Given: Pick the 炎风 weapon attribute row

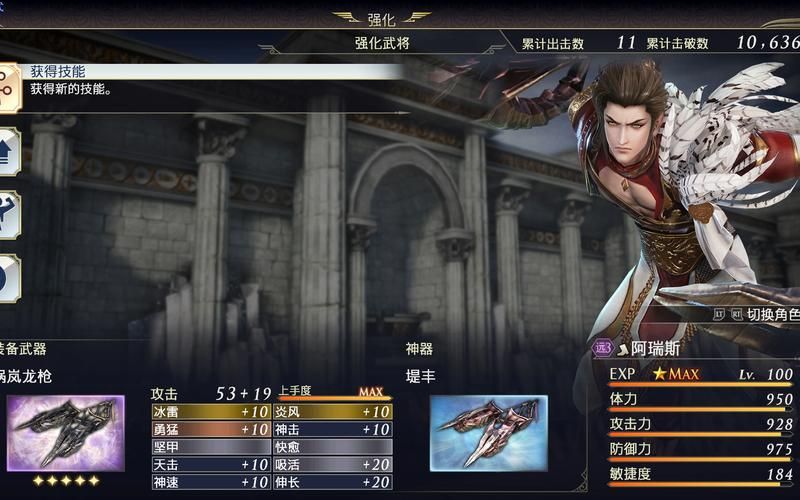Looking at the screenshot, I should [332, 412].
